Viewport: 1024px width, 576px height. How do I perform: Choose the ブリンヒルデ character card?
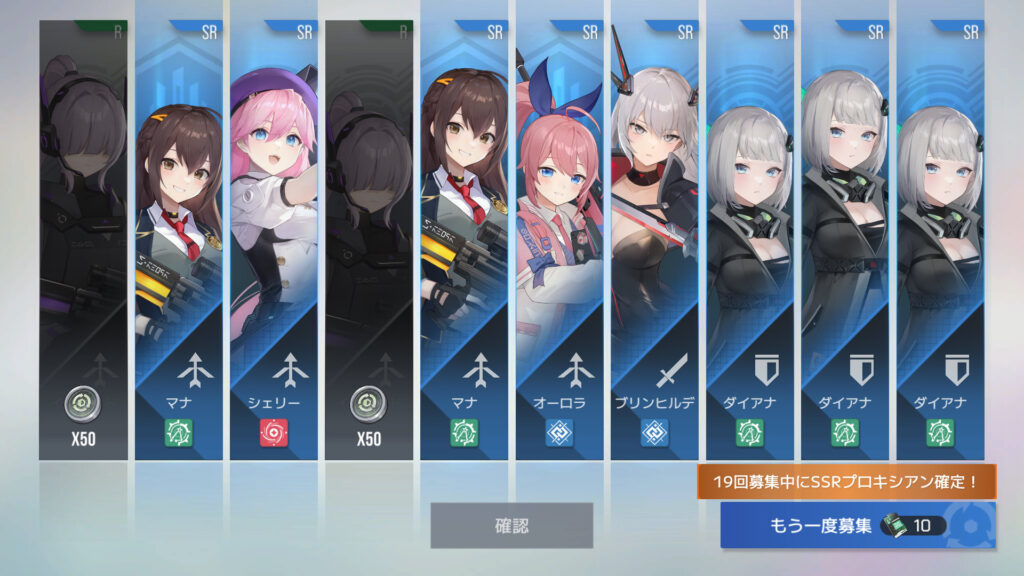click(x=654, y=240)
